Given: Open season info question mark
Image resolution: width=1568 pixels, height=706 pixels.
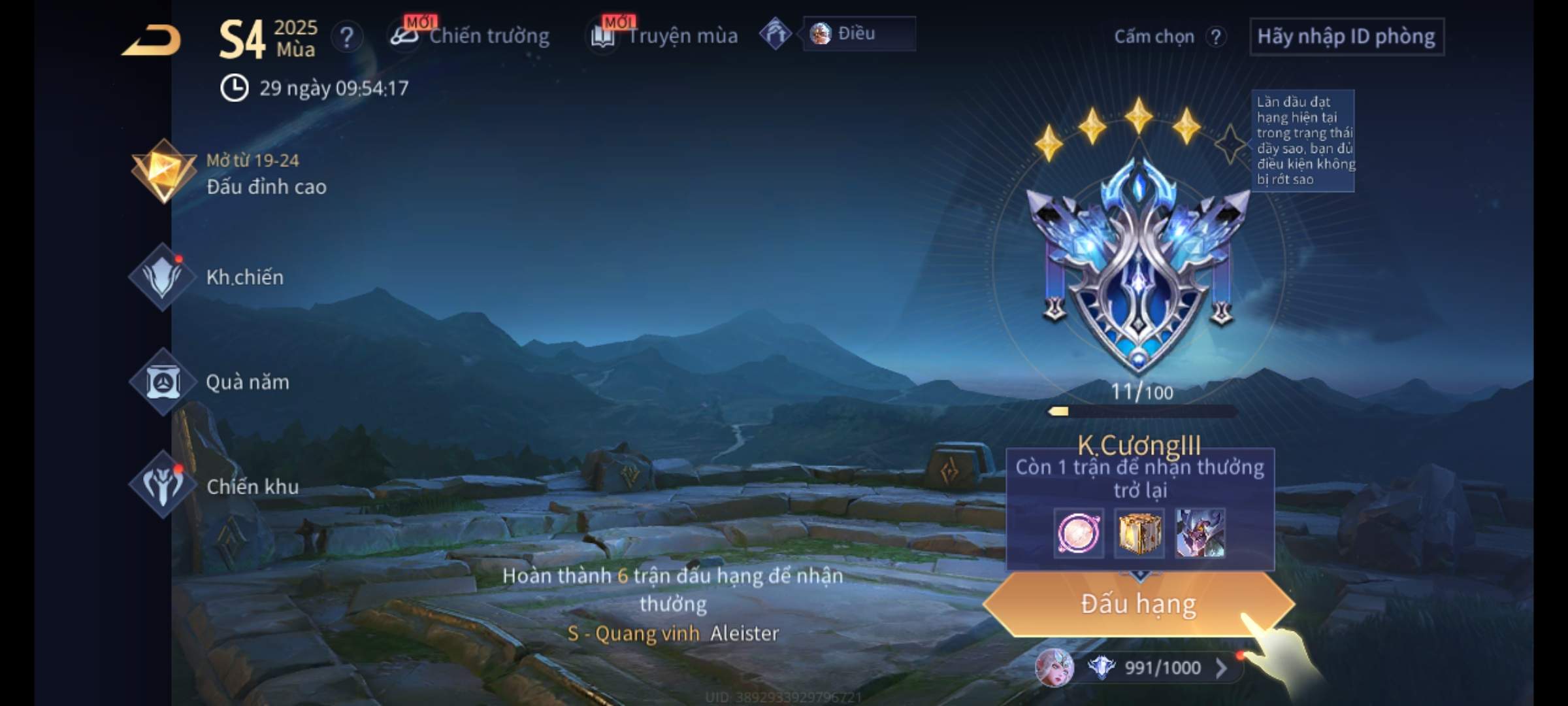Looking at the screenshot, I should (347, 37).
